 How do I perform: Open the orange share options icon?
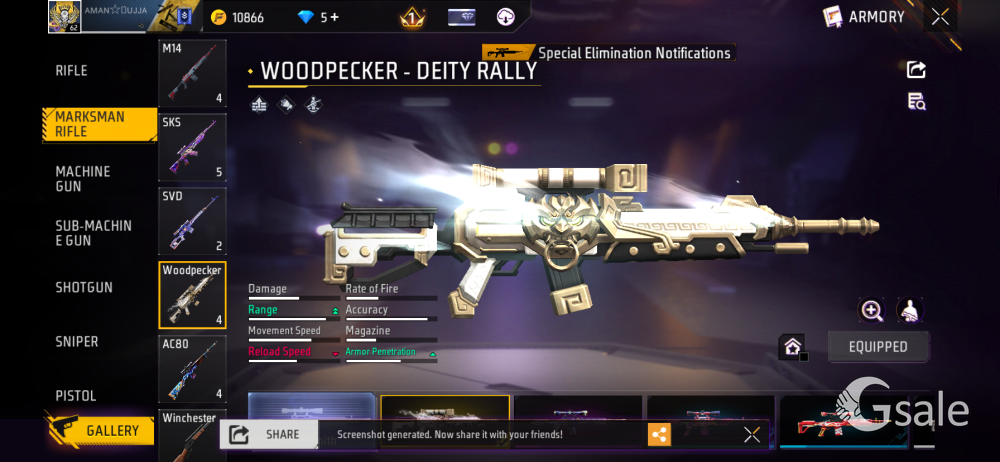(659, 434)
